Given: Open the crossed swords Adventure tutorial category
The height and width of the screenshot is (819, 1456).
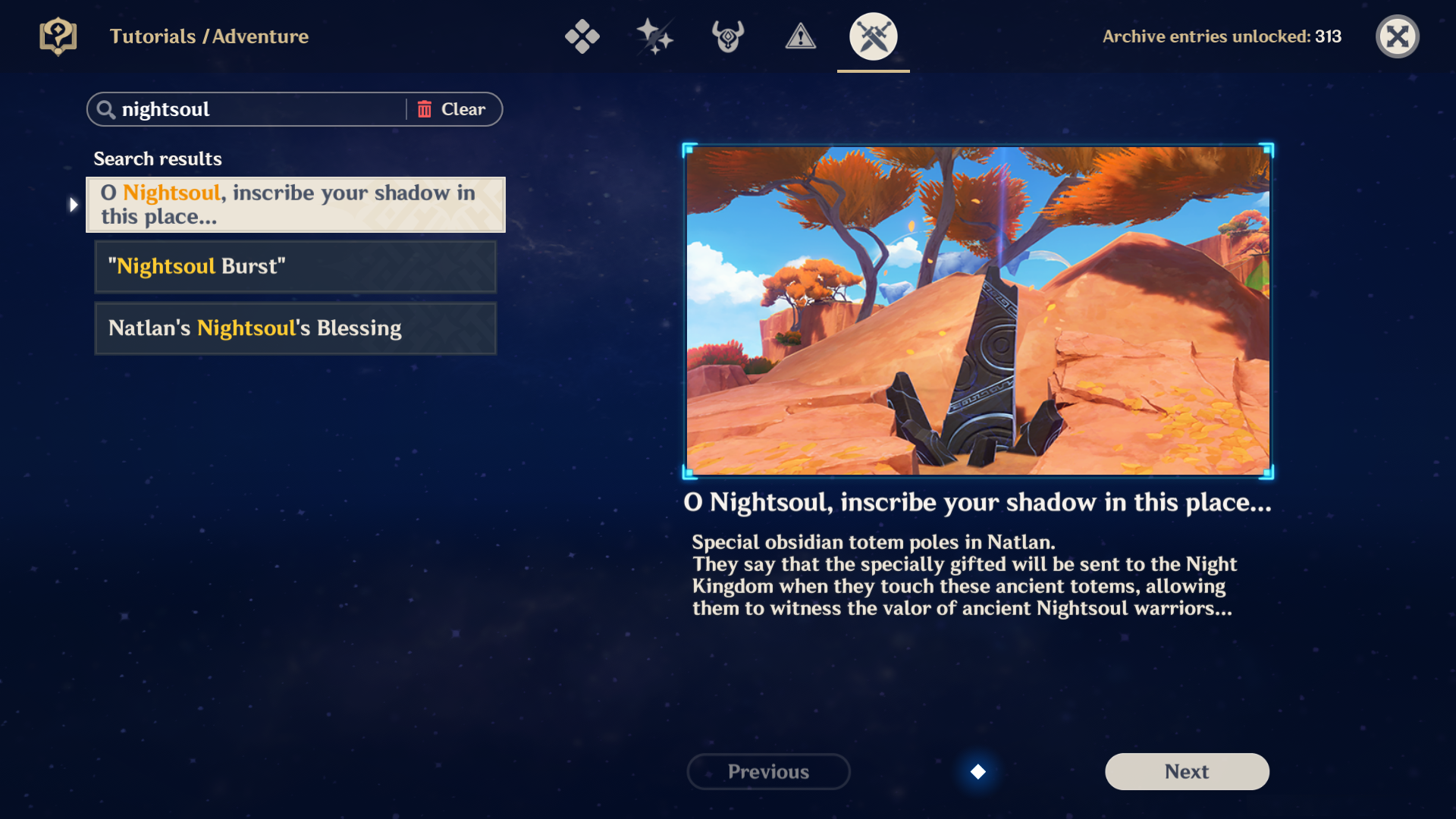Looking at the screenshot, I should click(x=873, y=36).
